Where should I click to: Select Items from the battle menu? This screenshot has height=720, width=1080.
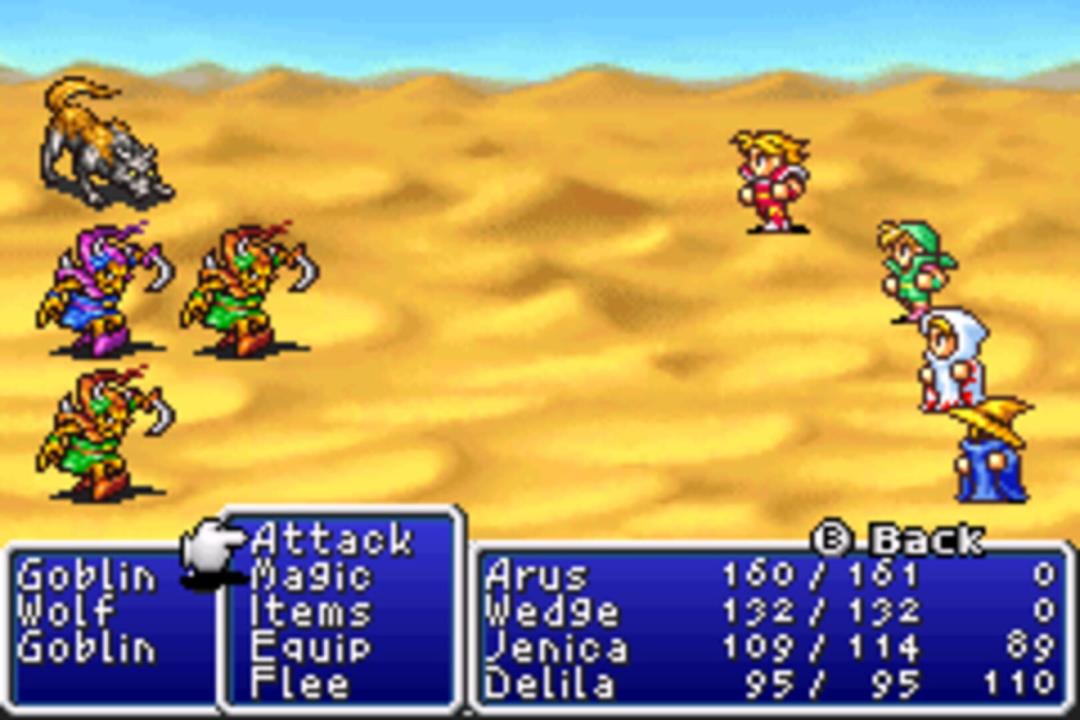click(311, 611)
